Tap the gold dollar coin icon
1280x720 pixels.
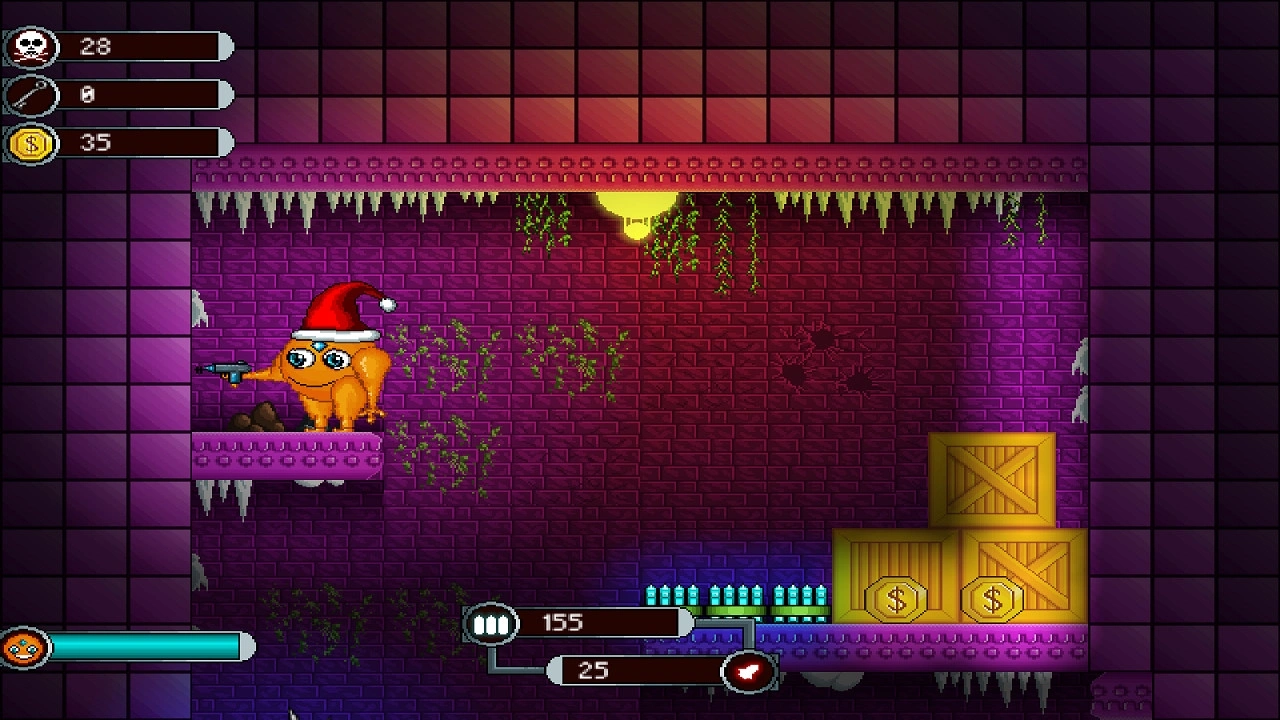point(30,144)
